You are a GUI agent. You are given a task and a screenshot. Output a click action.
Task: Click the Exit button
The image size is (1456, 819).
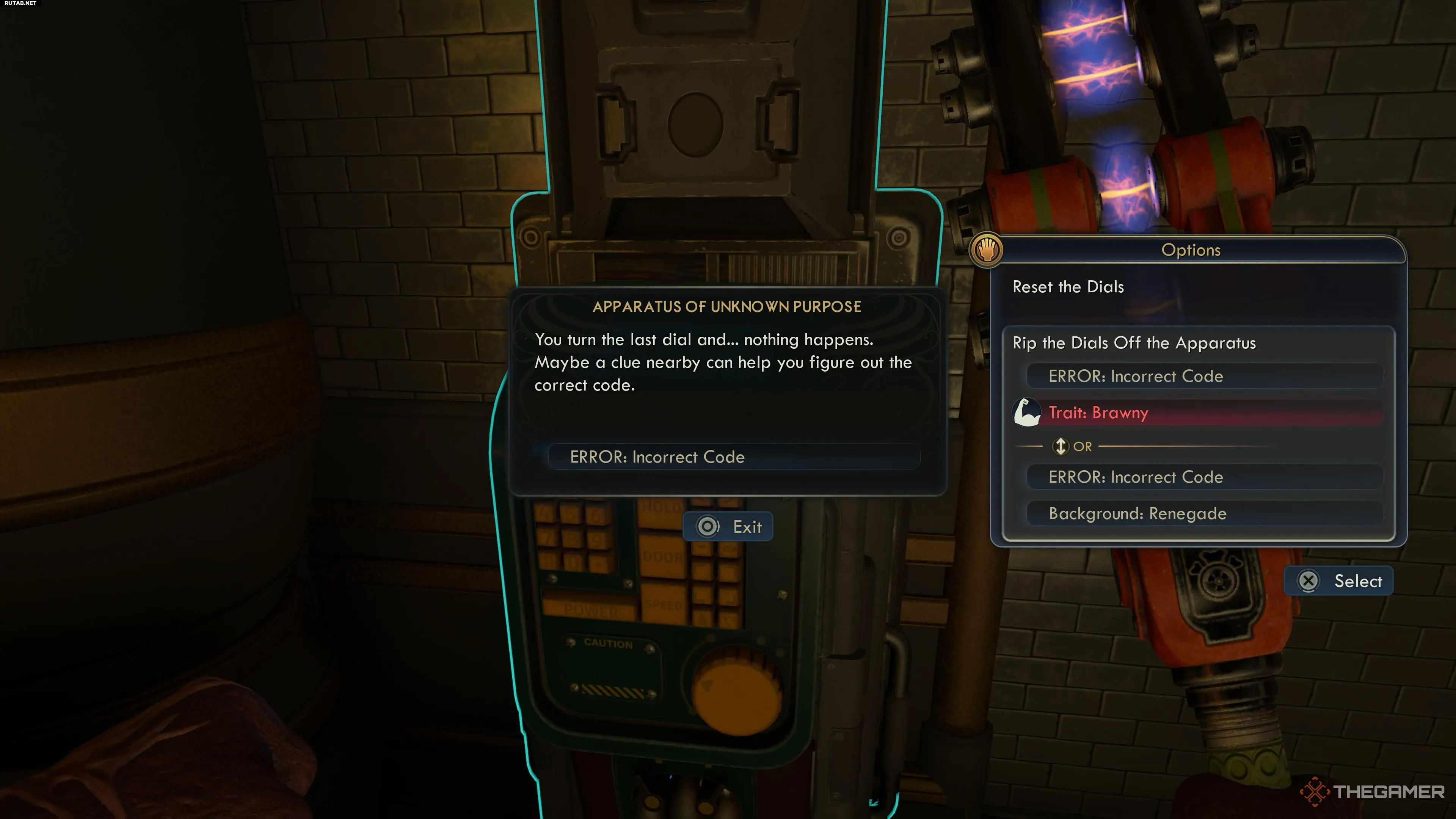(728, 527)
